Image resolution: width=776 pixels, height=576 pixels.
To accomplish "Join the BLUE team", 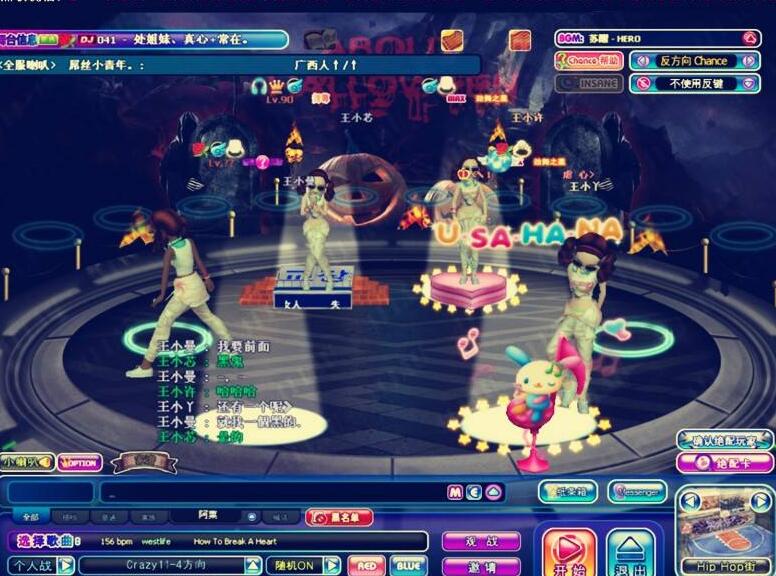I will (x=408, y=565).
